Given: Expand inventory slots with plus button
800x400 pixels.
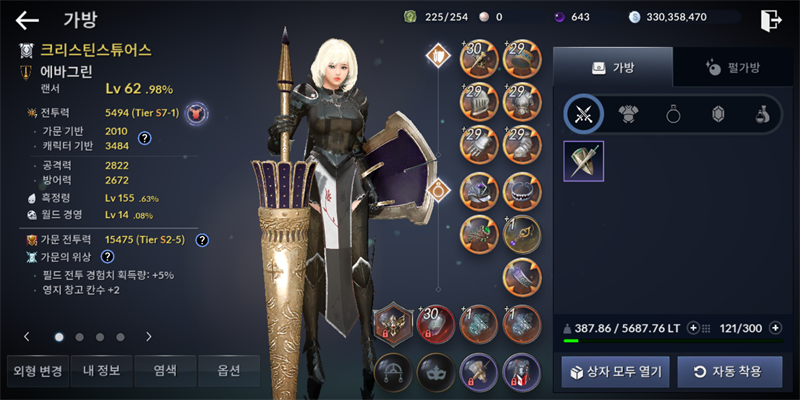Looking at the screenshot, I should point(775,327).
